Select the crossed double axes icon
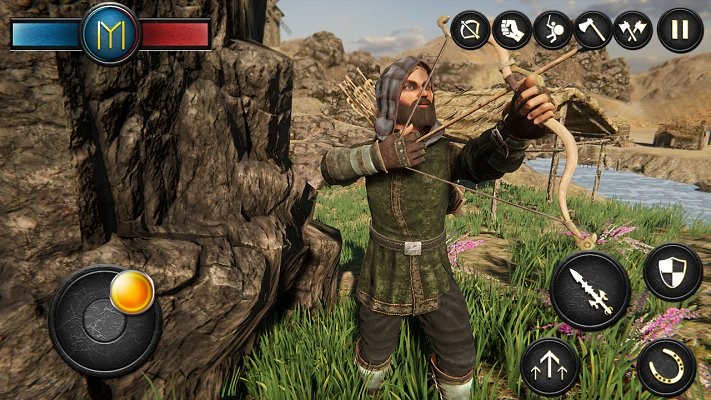Screen dimensions: 711x400 point(633,29)
